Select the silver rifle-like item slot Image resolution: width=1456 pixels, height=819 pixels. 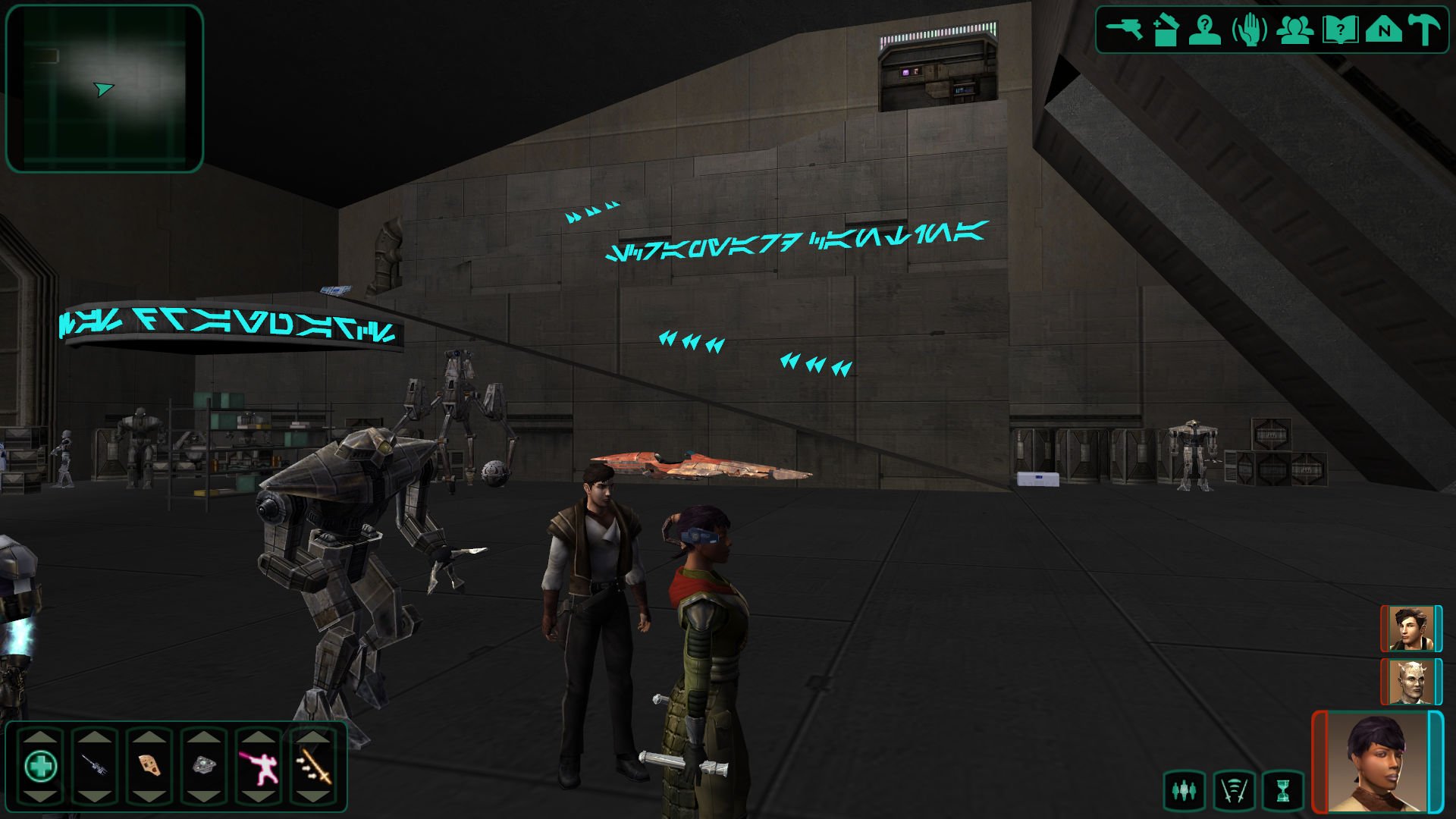pos(95,766)
